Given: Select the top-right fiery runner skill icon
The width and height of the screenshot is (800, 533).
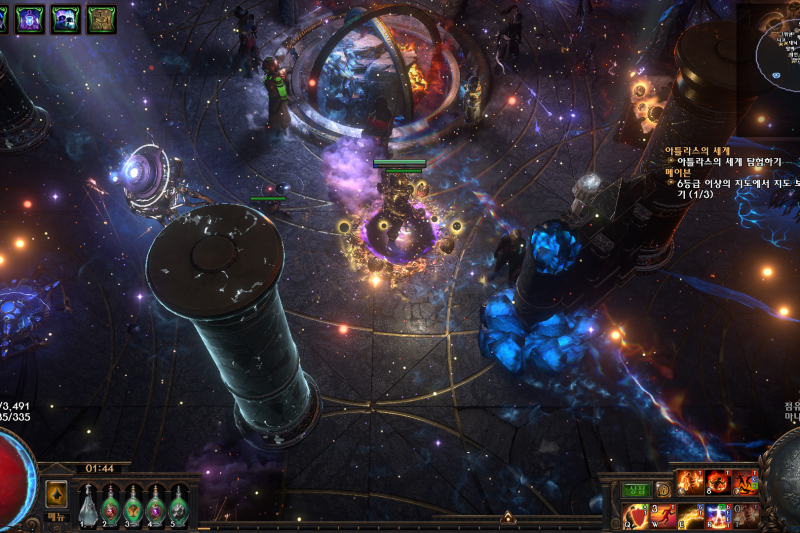Looking at the screenshot, I should (746, 483).
